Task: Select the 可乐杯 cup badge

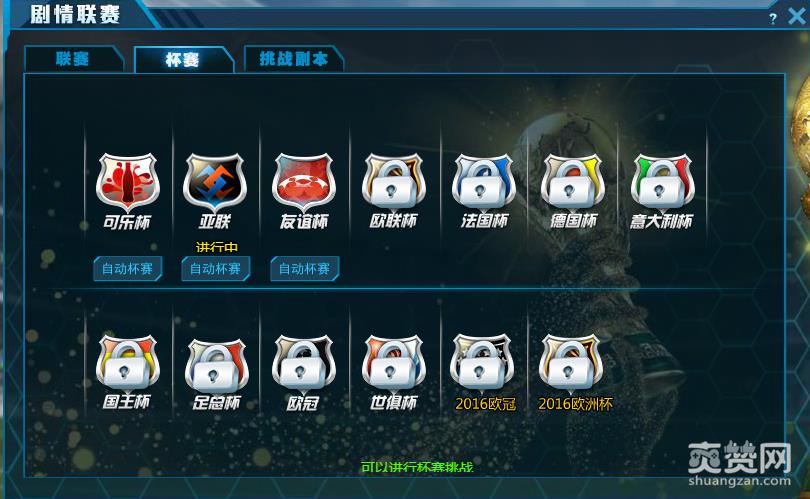Action: (127, 182)
